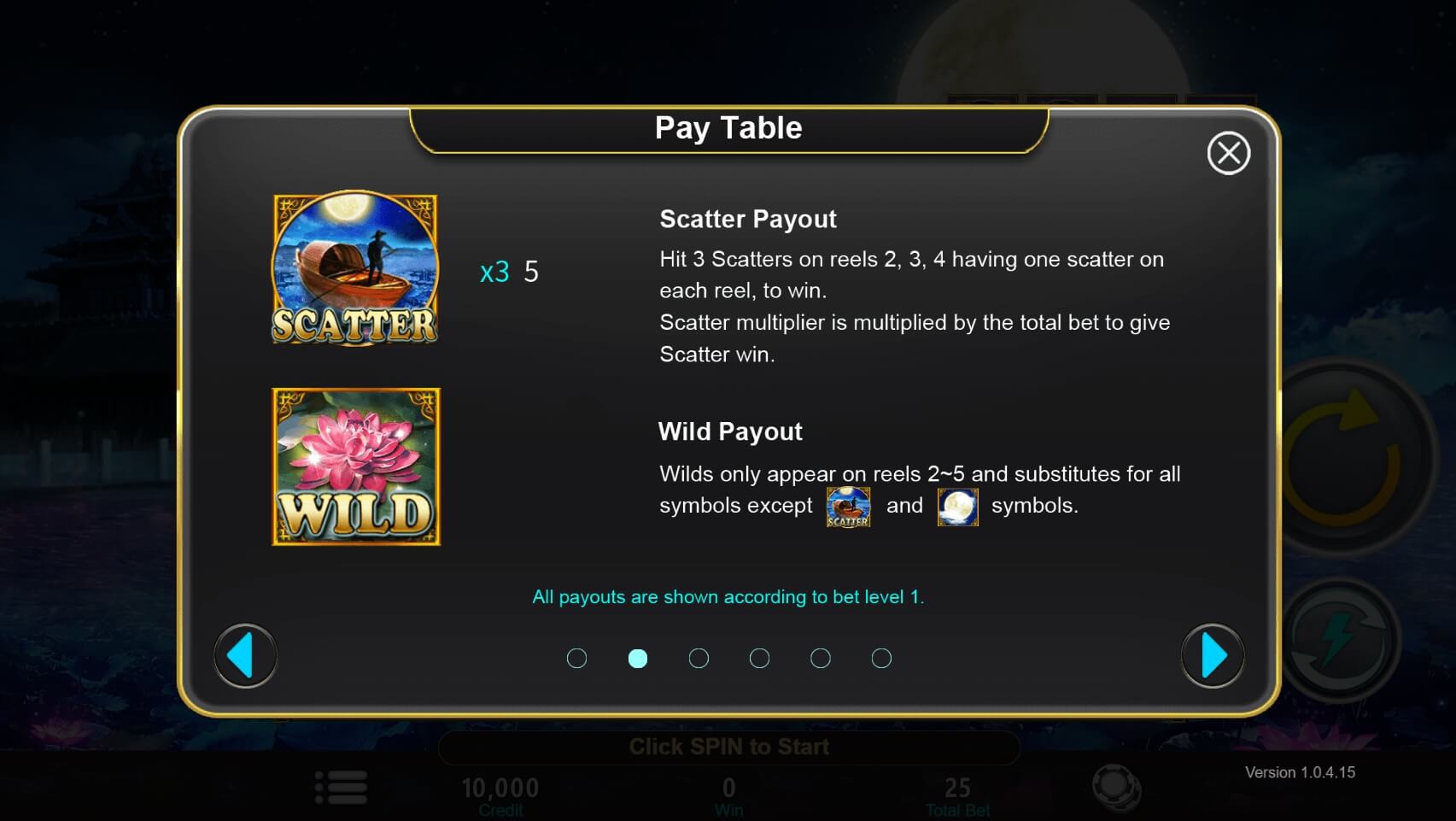Click the small scatter icon in Wild Payout text

pos(848,506)
